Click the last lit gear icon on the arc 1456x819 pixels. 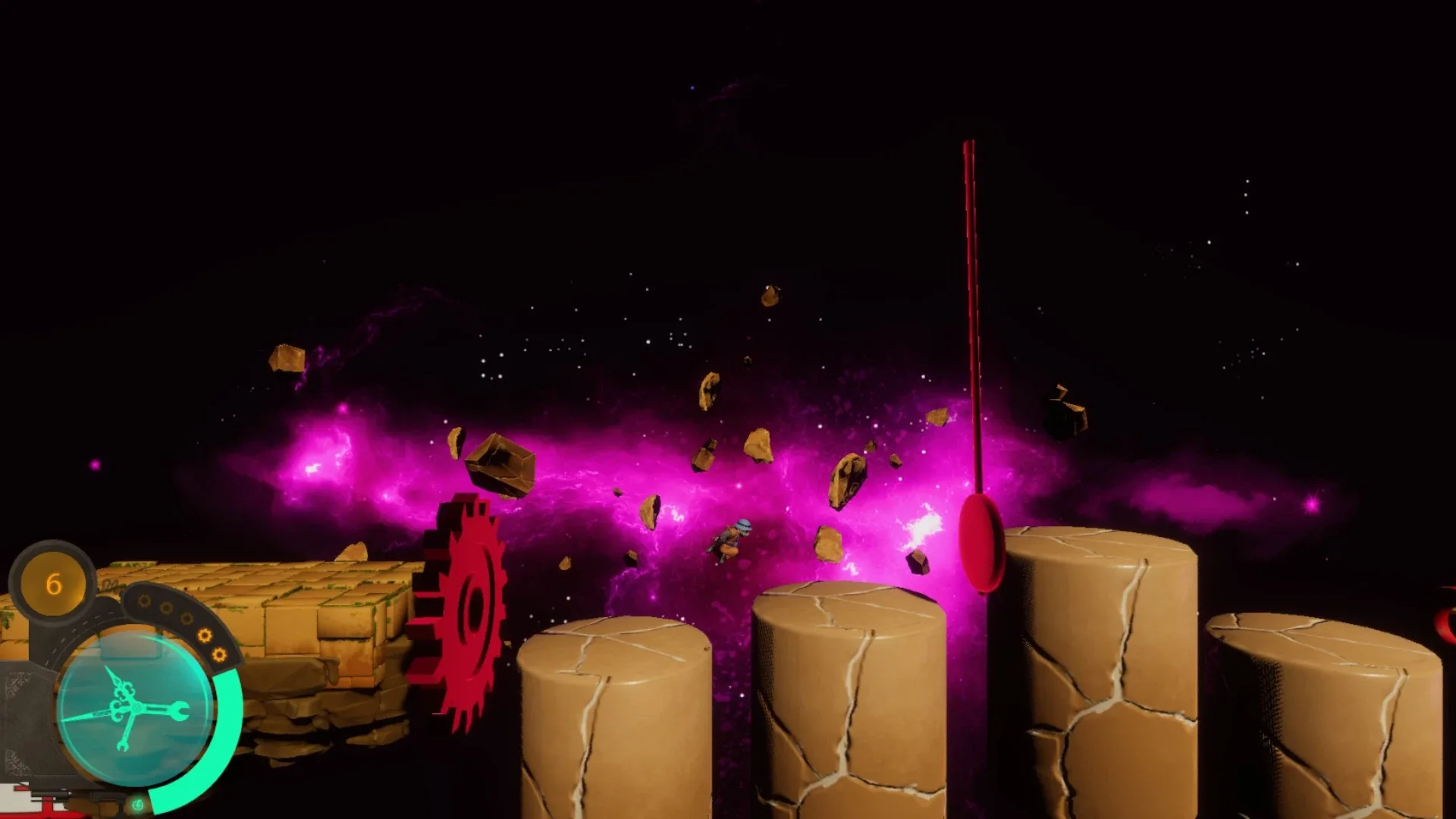(219, 654)
